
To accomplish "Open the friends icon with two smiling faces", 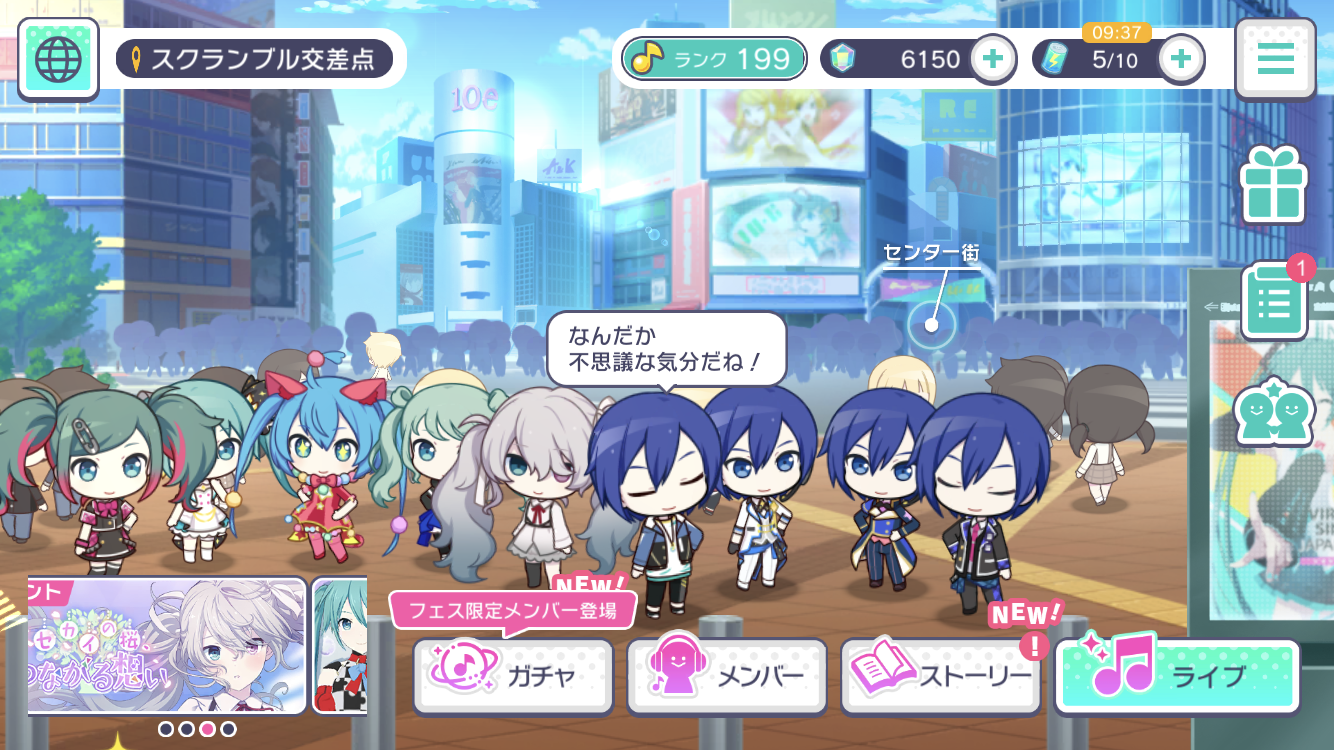I will point(1273,411).
